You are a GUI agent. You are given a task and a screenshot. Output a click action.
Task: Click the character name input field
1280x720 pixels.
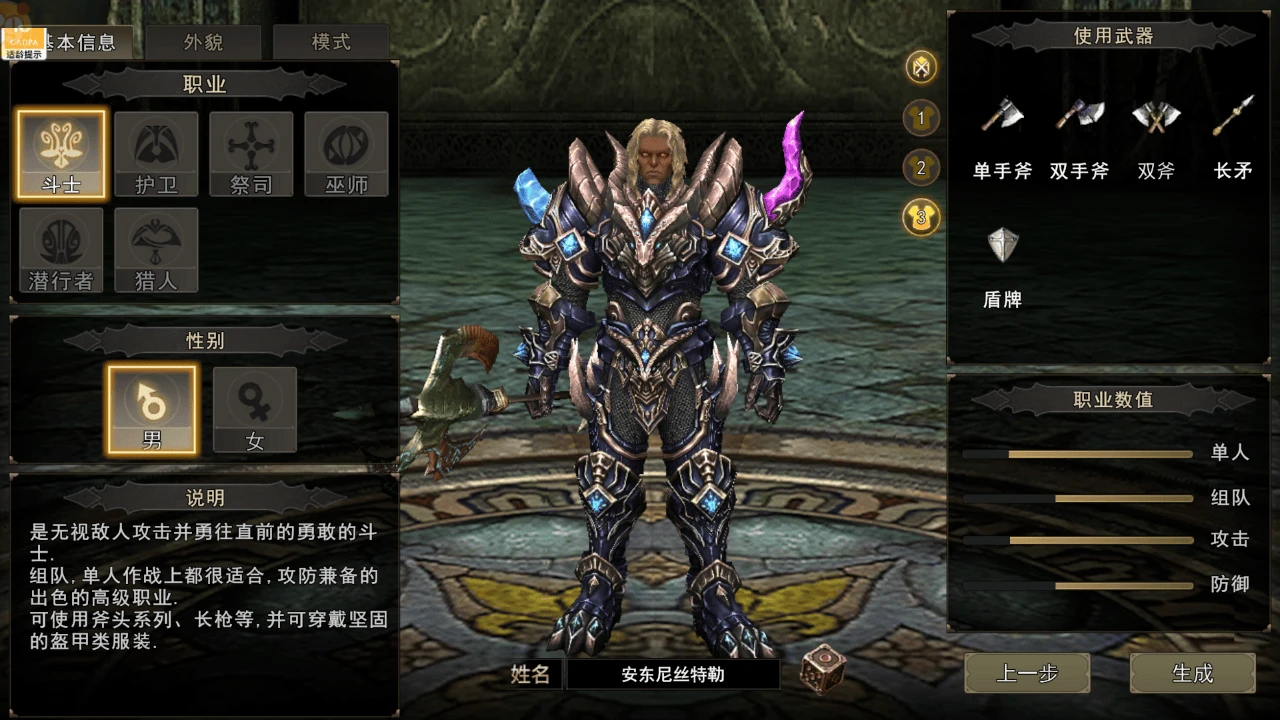[672, 675]
